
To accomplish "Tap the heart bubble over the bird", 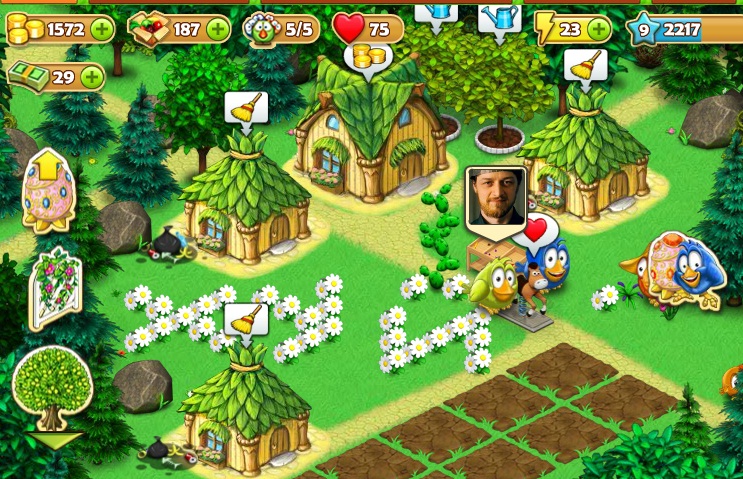I will [x=537, y=232].
